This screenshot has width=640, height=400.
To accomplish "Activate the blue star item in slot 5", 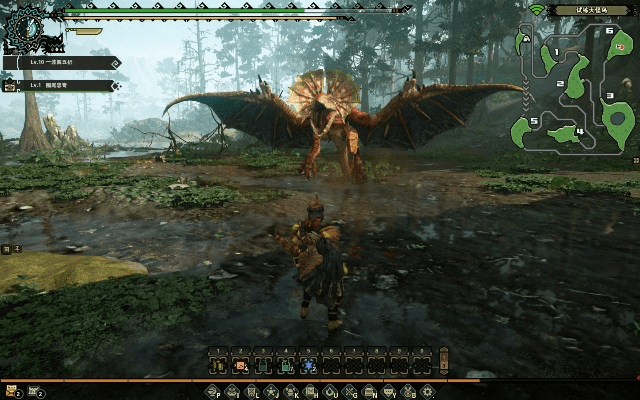I will (x=309, y=364).
